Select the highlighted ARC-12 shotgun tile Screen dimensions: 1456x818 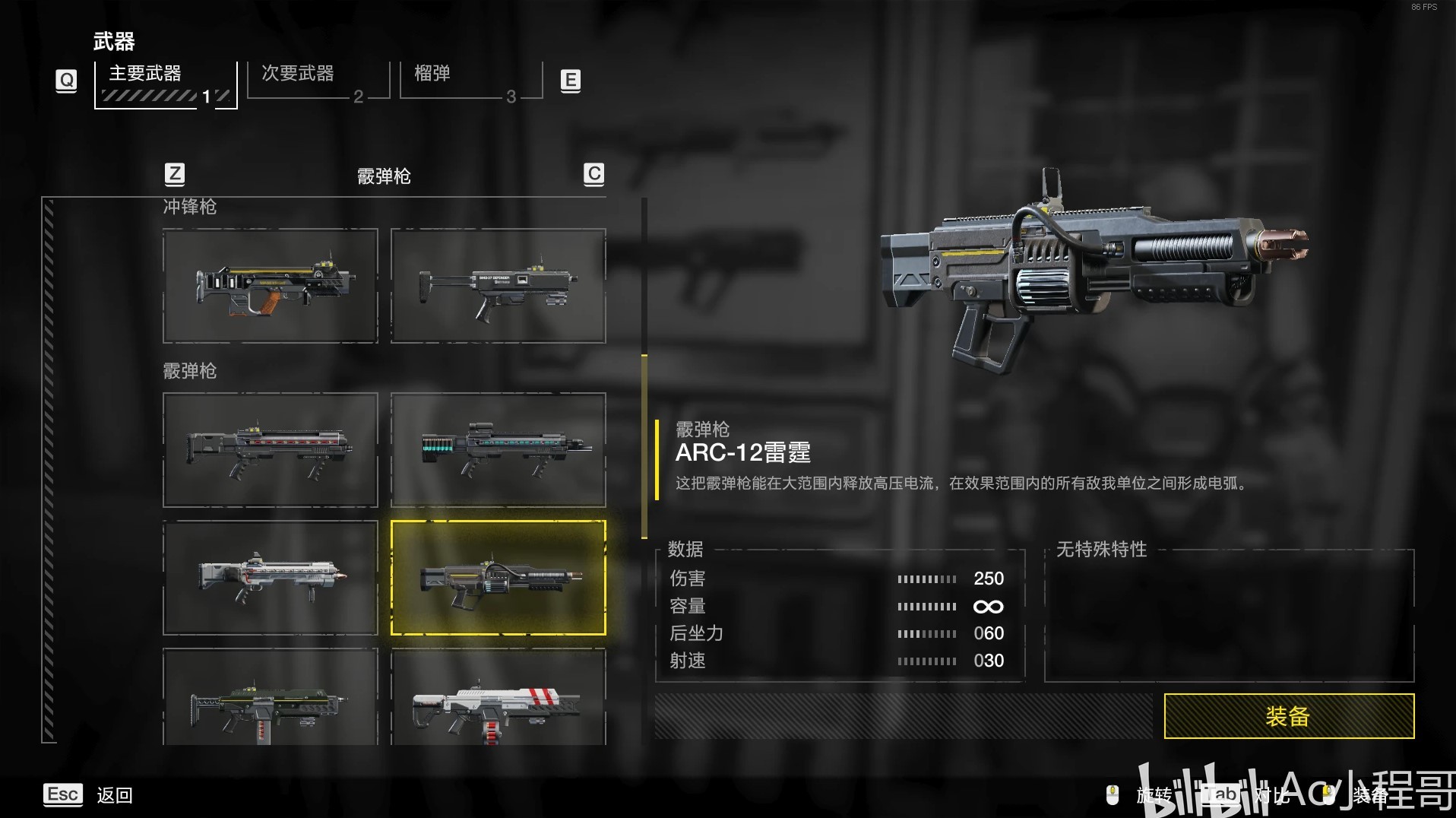point(498,578)
